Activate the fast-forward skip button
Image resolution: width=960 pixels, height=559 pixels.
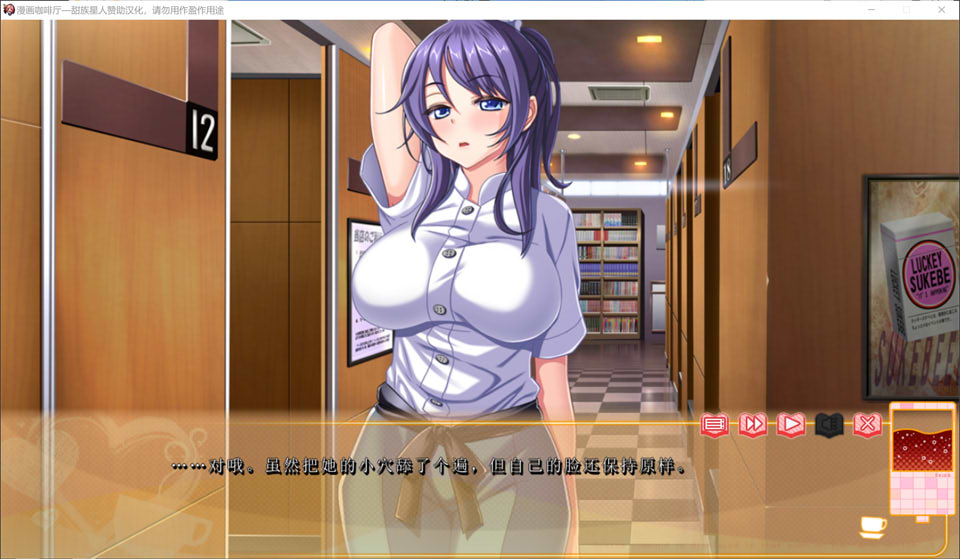point(752,425)
